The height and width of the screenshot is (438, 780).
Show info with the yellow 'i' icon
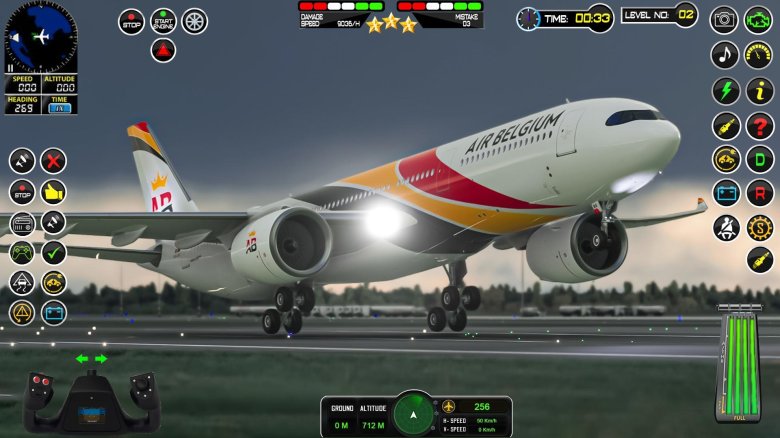point(760,90)
